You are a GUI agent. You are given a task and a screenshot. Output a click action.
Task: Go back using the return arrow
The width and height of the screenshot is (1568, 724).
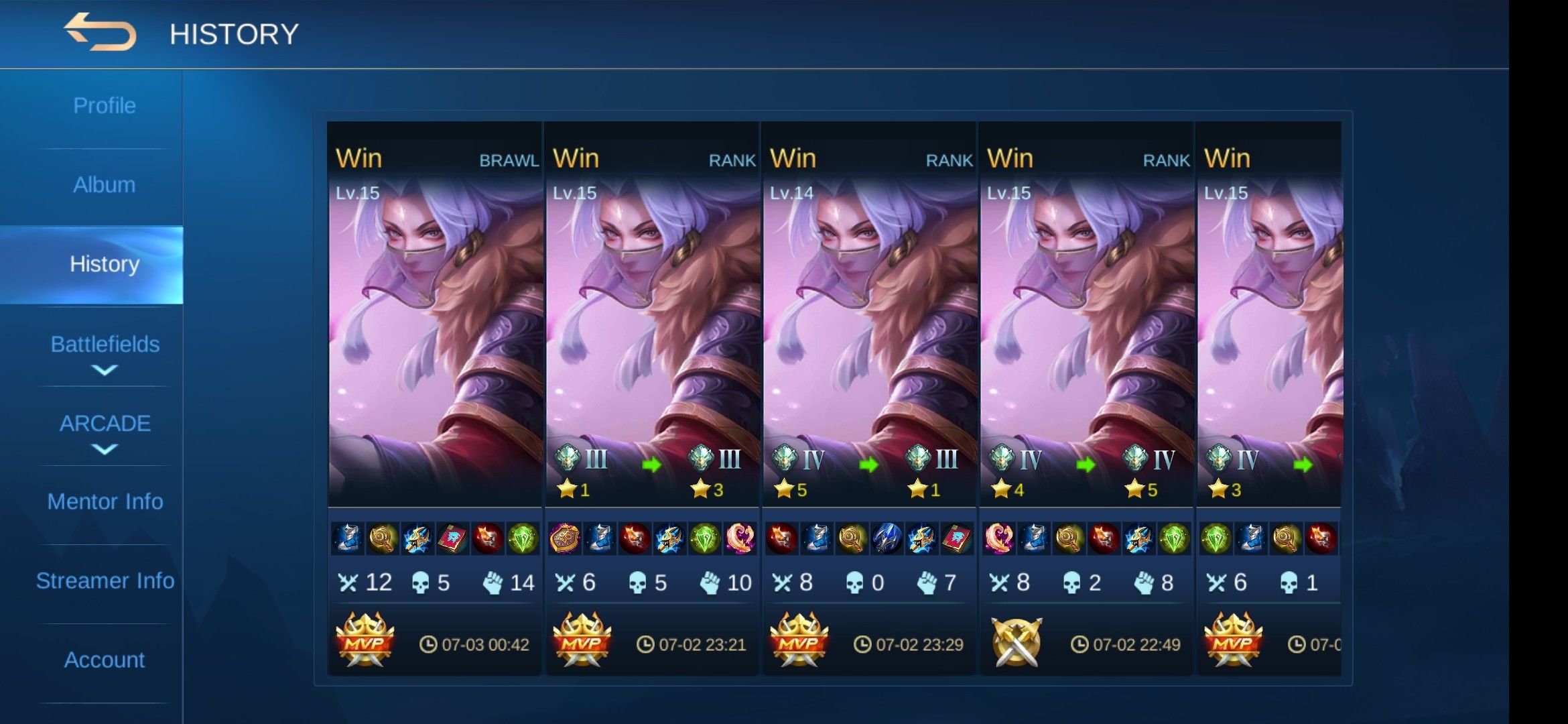coord(100,33)
